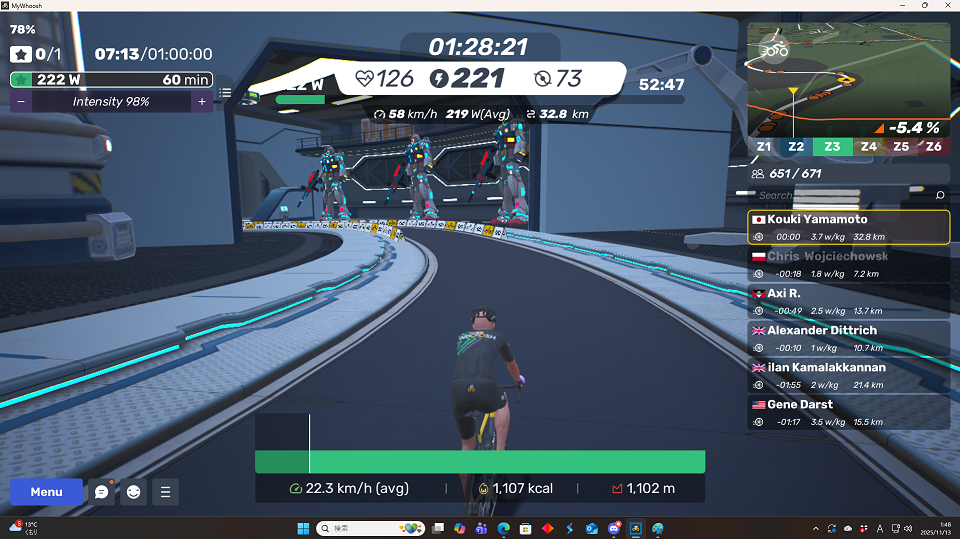The image size is (960, 539).
Task: Select Chris Wojciechowski in the rider list
Action: pos(848,264)
